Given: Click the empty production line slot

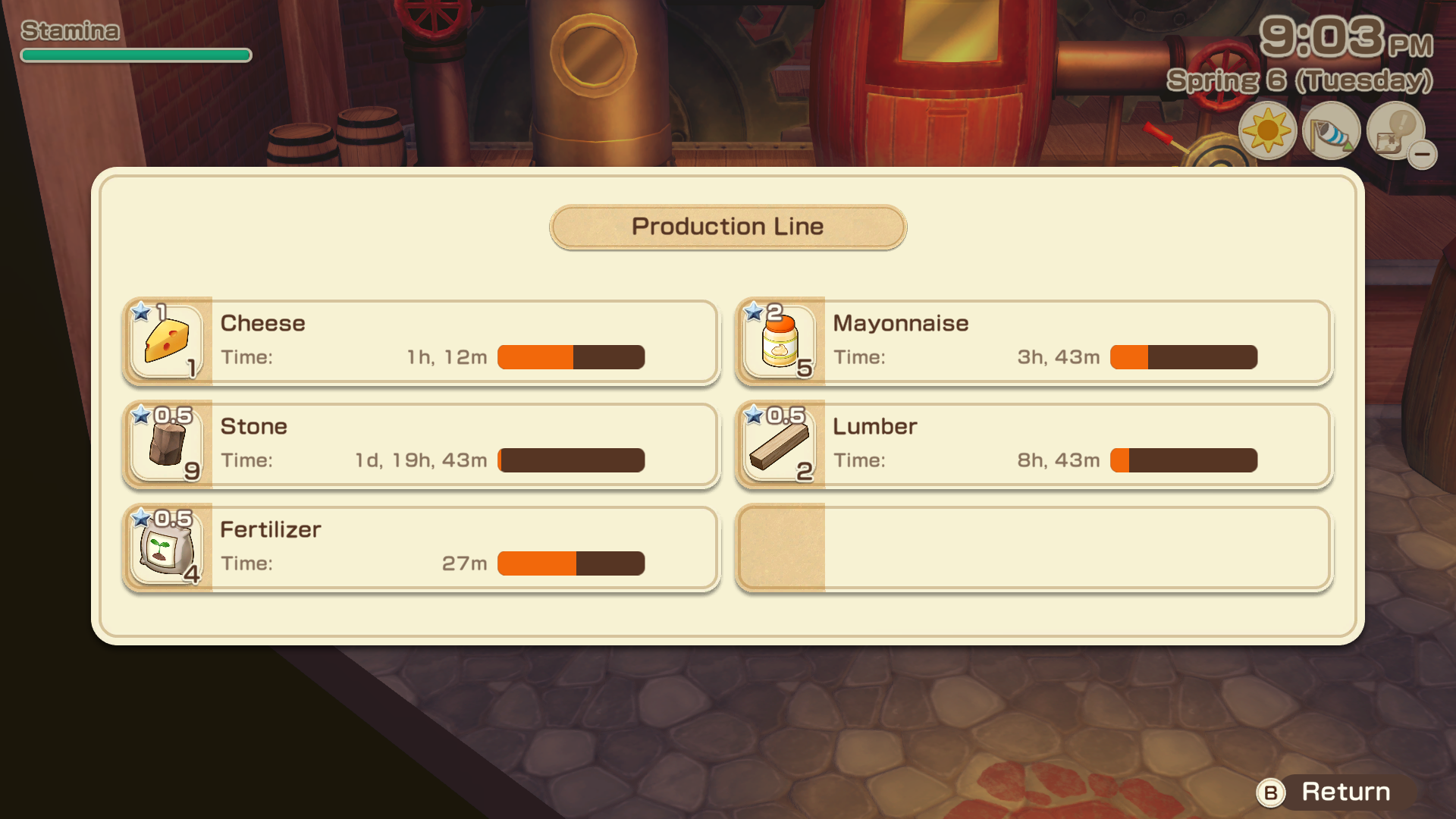Looking at the screenshot, I should [x=1034, y=548].
